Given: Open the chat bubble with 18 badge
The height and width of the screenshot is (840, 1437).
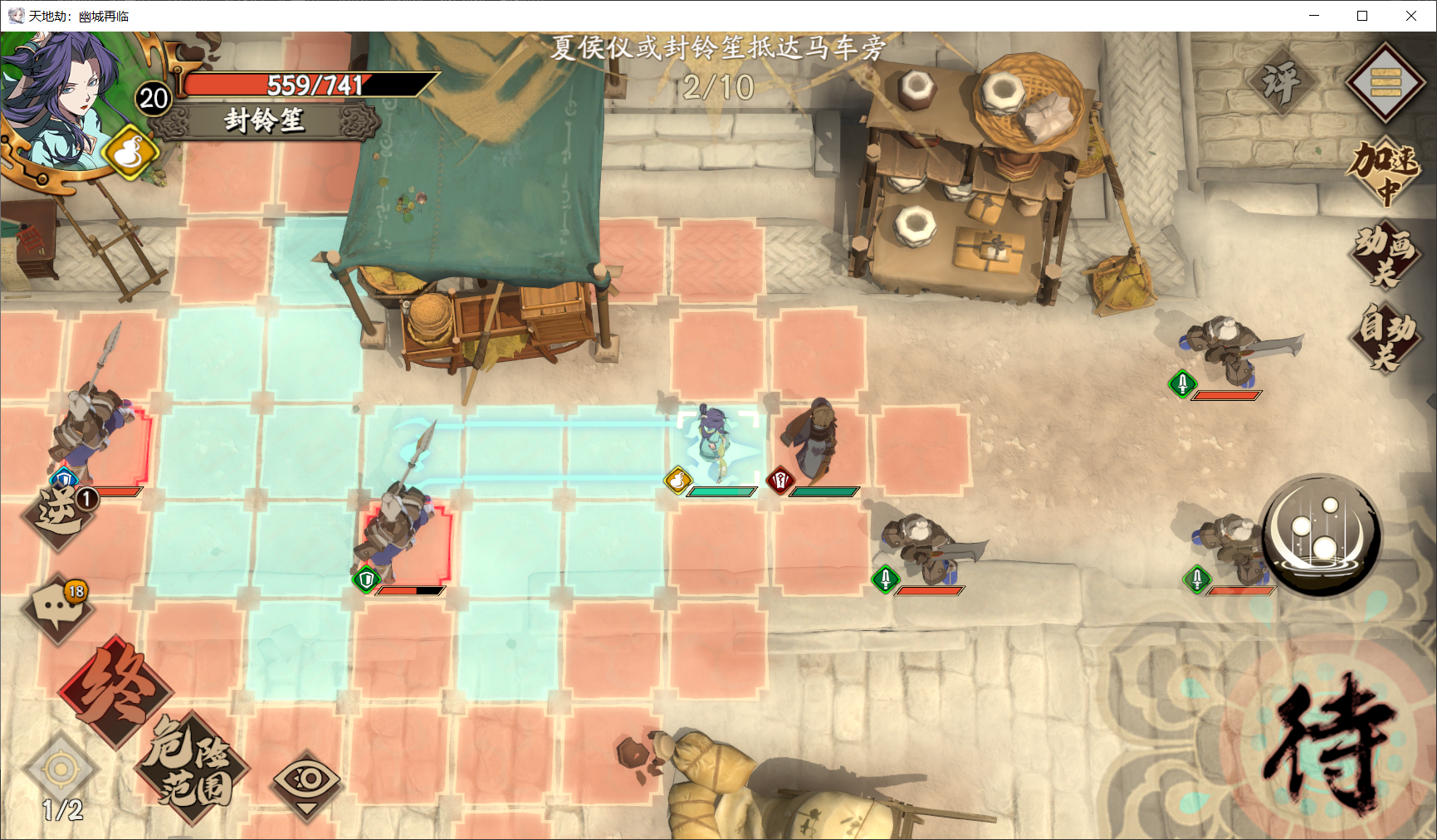Looking at the screenshot, I should tap(58, 608).
